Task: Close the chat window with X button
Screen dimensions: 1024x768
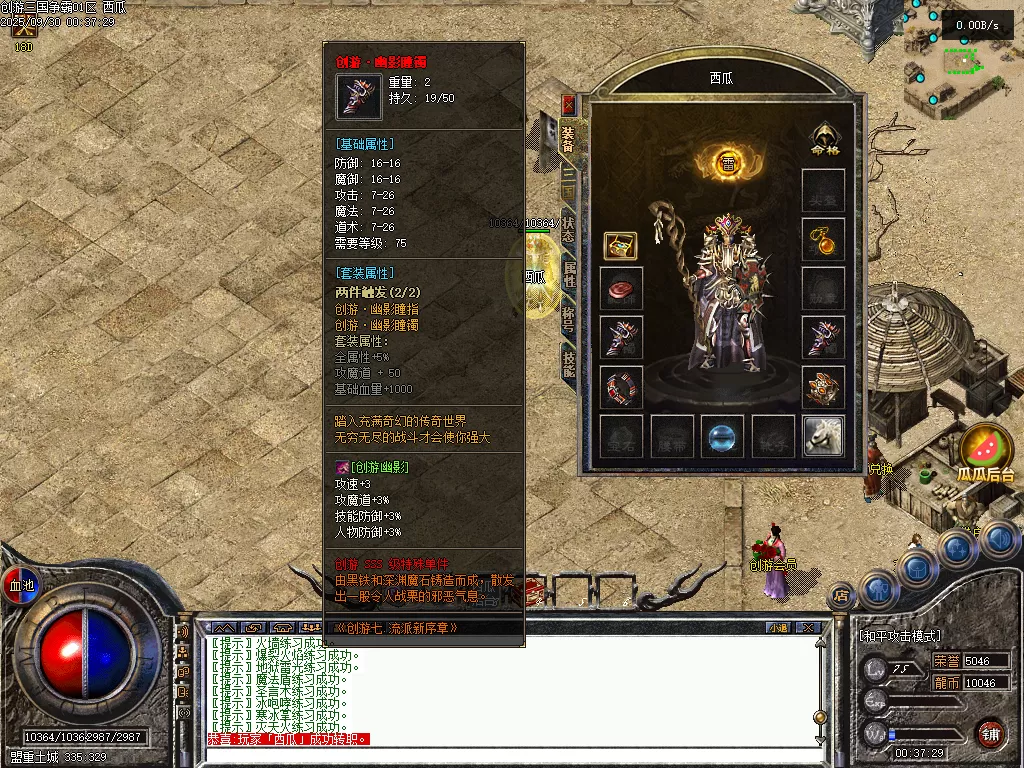Action: [808, 627]
